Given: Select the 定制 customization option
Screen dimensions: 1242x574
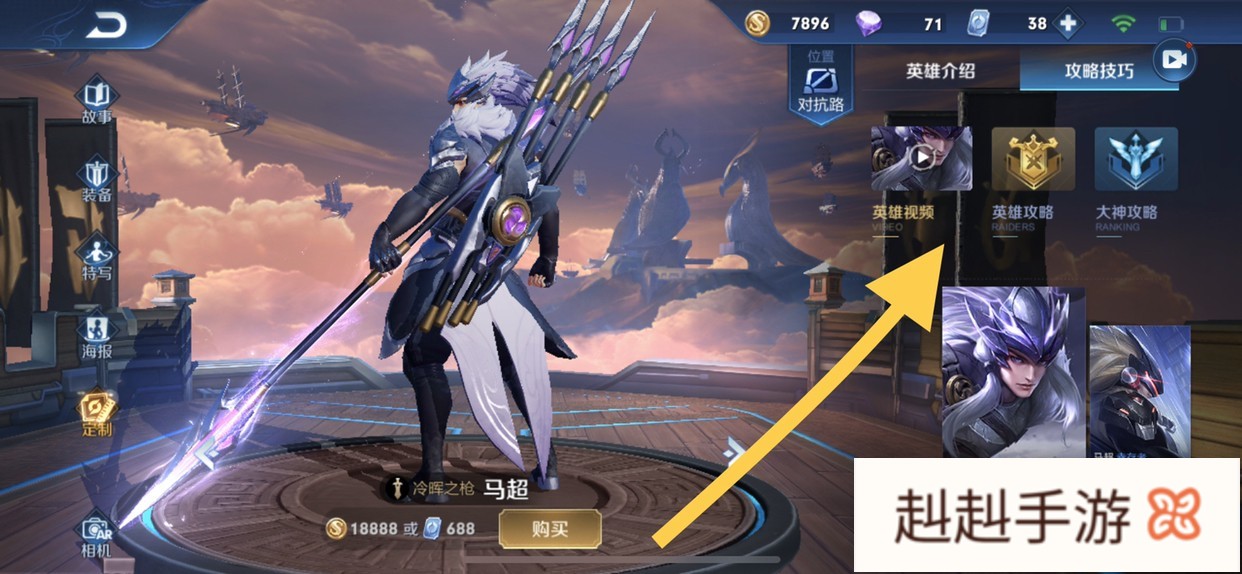Looking at the screenshot, I should click(97, 413).
